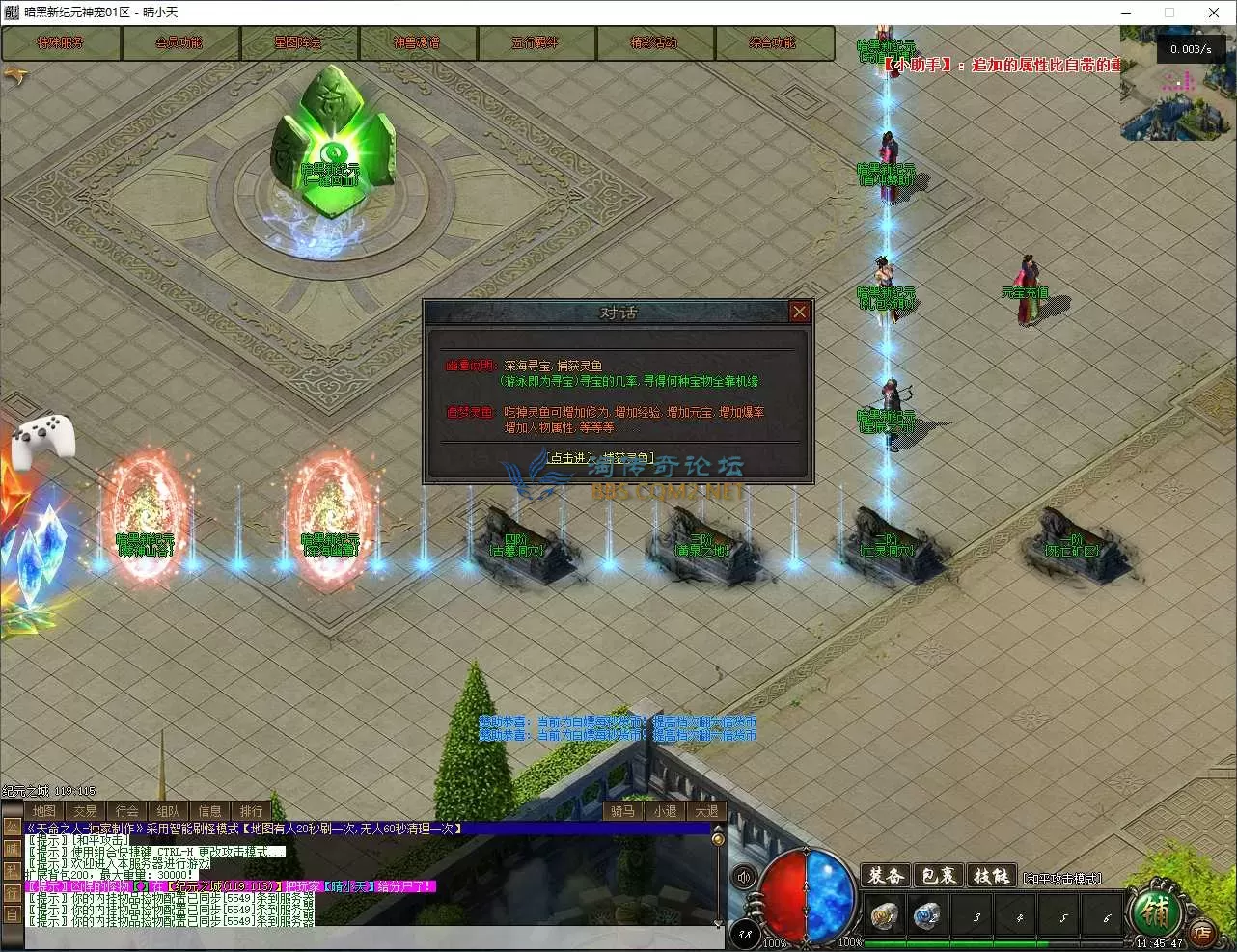The height and width of the screenshot is (952, 1237).
Task: Open the 五行羁绊 menu
Action: (x=536, y=43)
